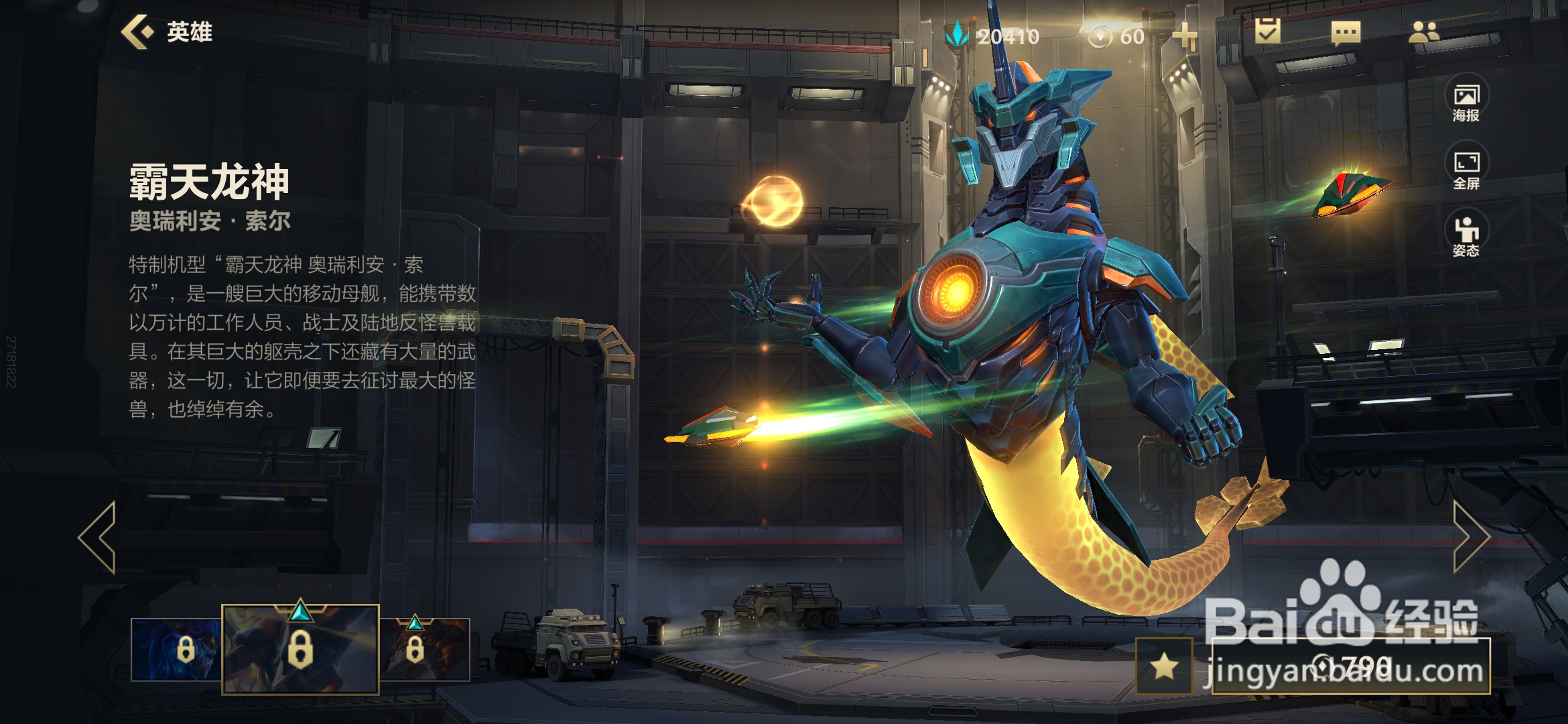The image size is (1568, 724).
Task: View the skin poster with 海报
Action: click(1466, 101)
